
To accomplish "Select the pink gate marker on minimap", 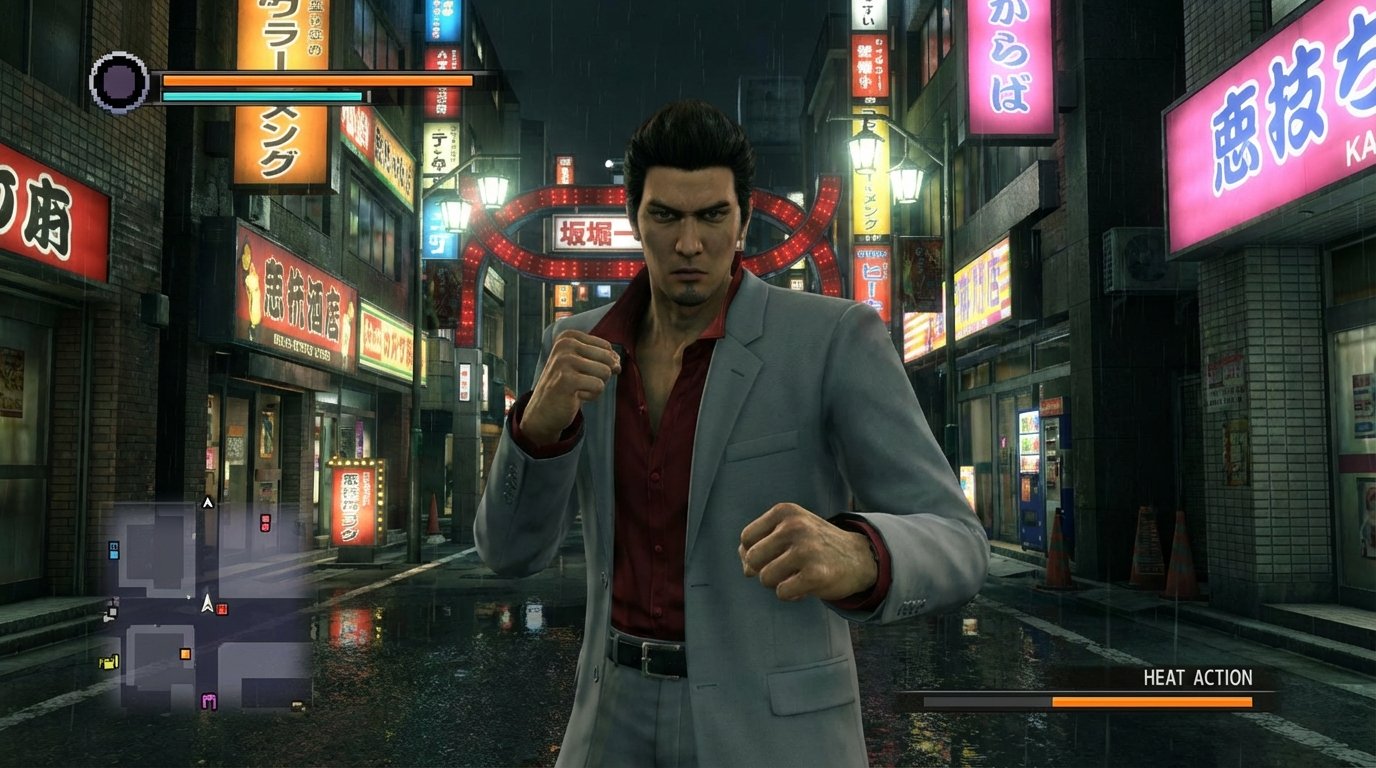I will 209,700.
